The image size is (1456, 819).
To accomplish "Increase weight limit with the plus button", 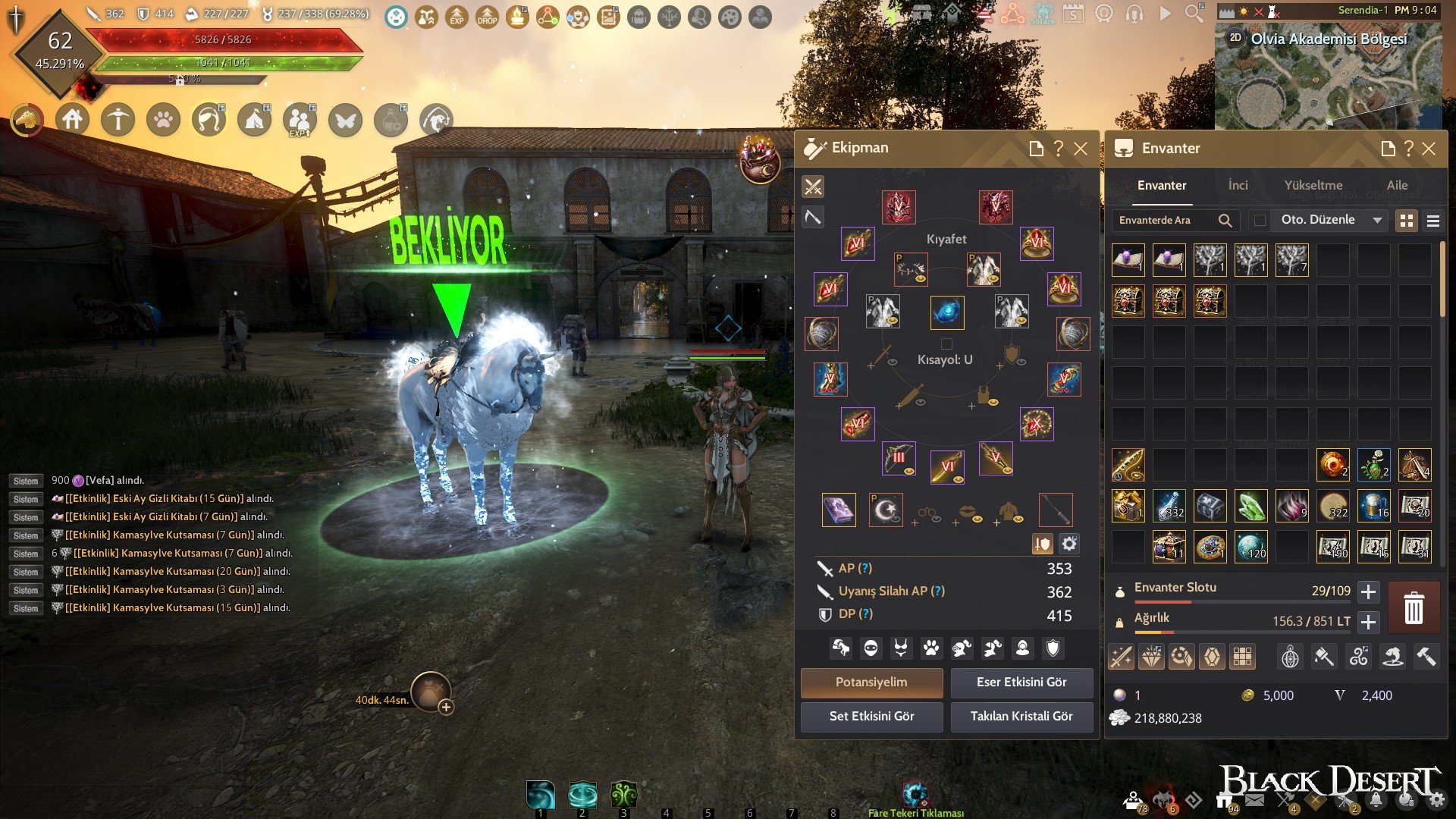I will (x=1368, y=622).
